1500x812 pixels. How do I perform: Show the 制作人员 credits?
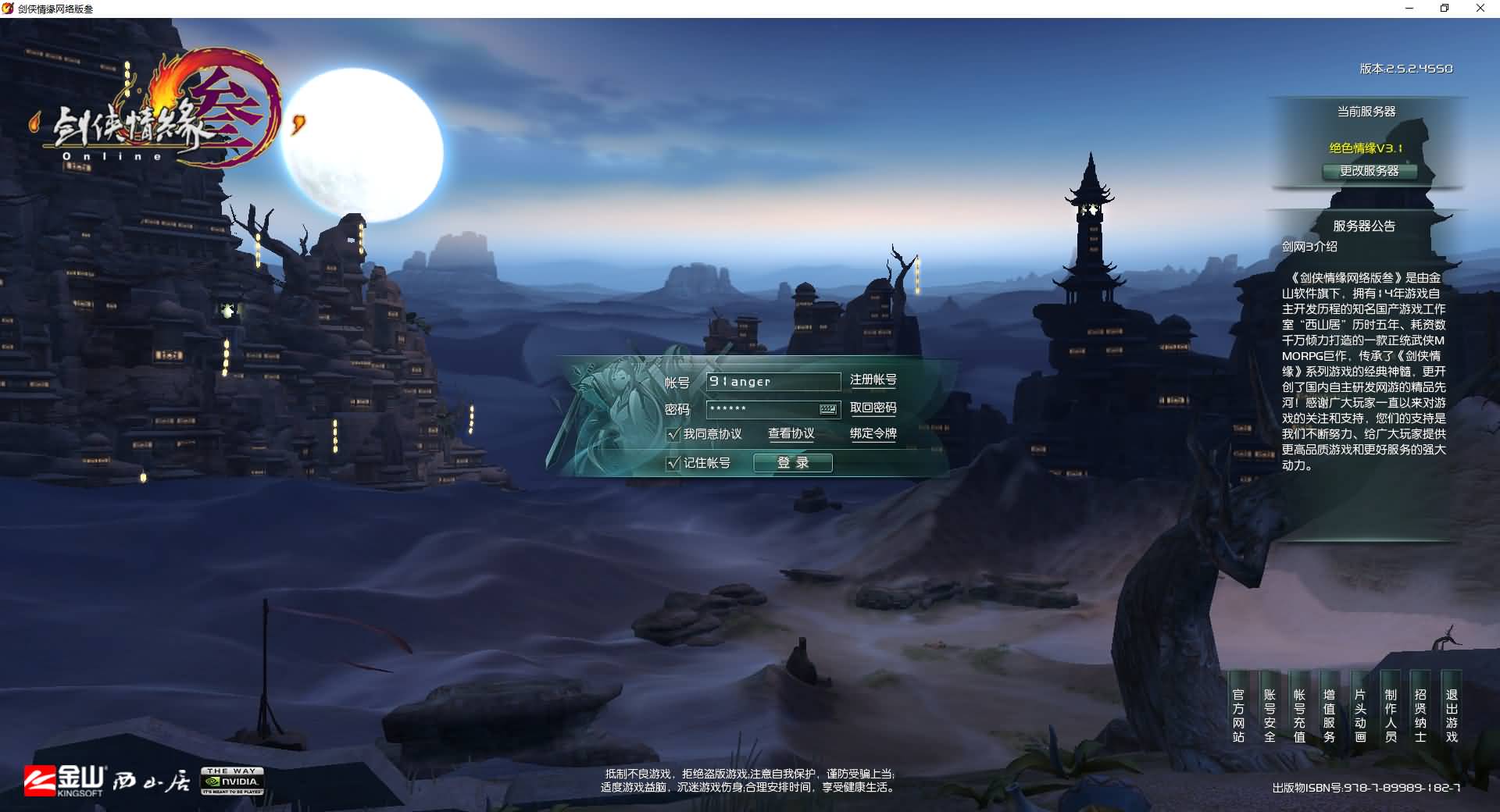[1391, 715]
